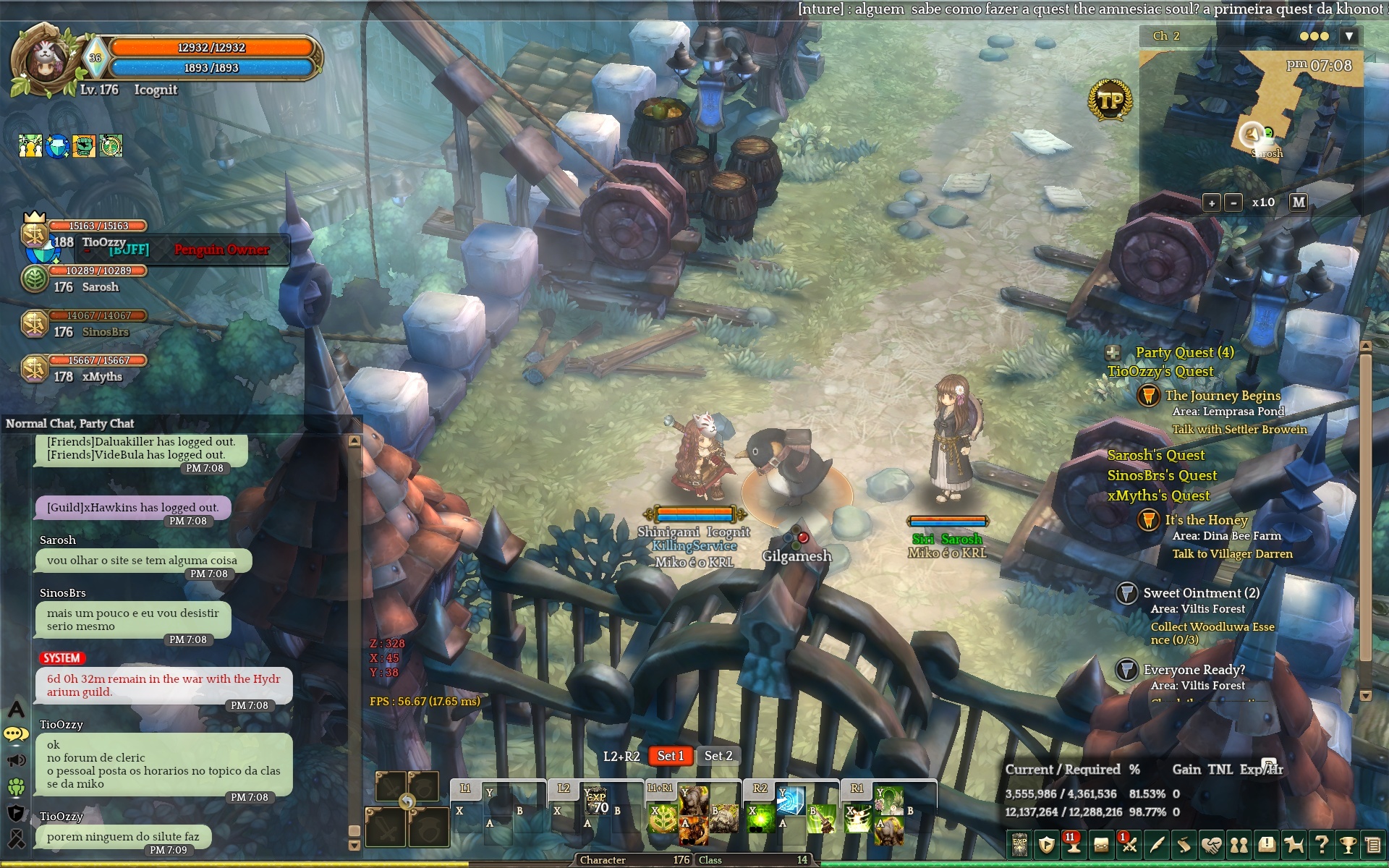
Task: Open the channel dropdown arrow
Action: click(x=1348, y=36)
